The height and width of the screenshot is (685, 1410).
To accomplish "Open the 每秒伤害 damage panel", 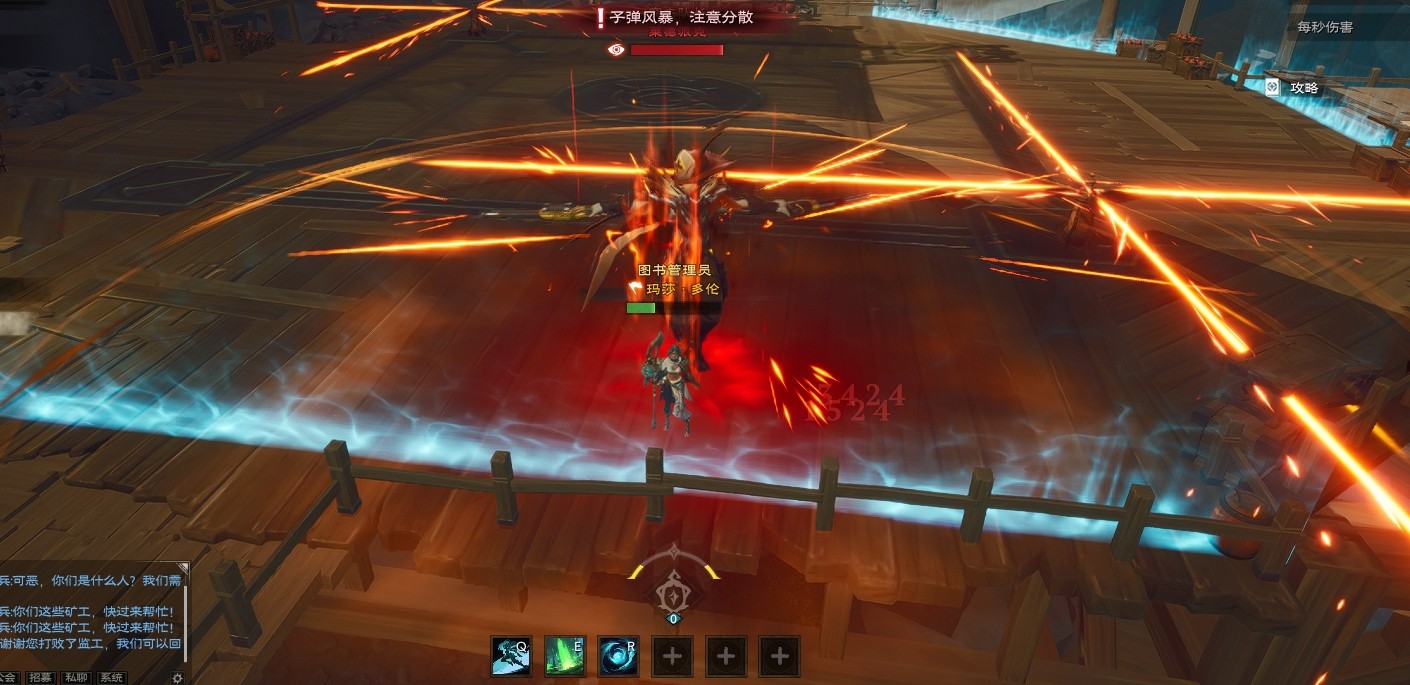I will [x=1318, y=27].
